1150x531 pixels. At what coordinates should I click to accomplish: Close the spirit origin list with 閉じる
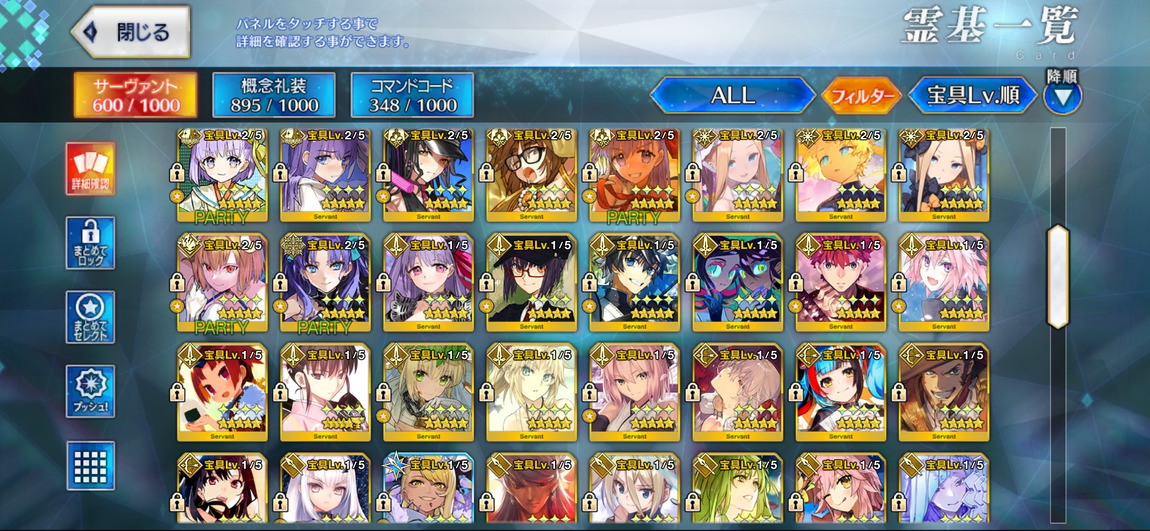point(131,32)
